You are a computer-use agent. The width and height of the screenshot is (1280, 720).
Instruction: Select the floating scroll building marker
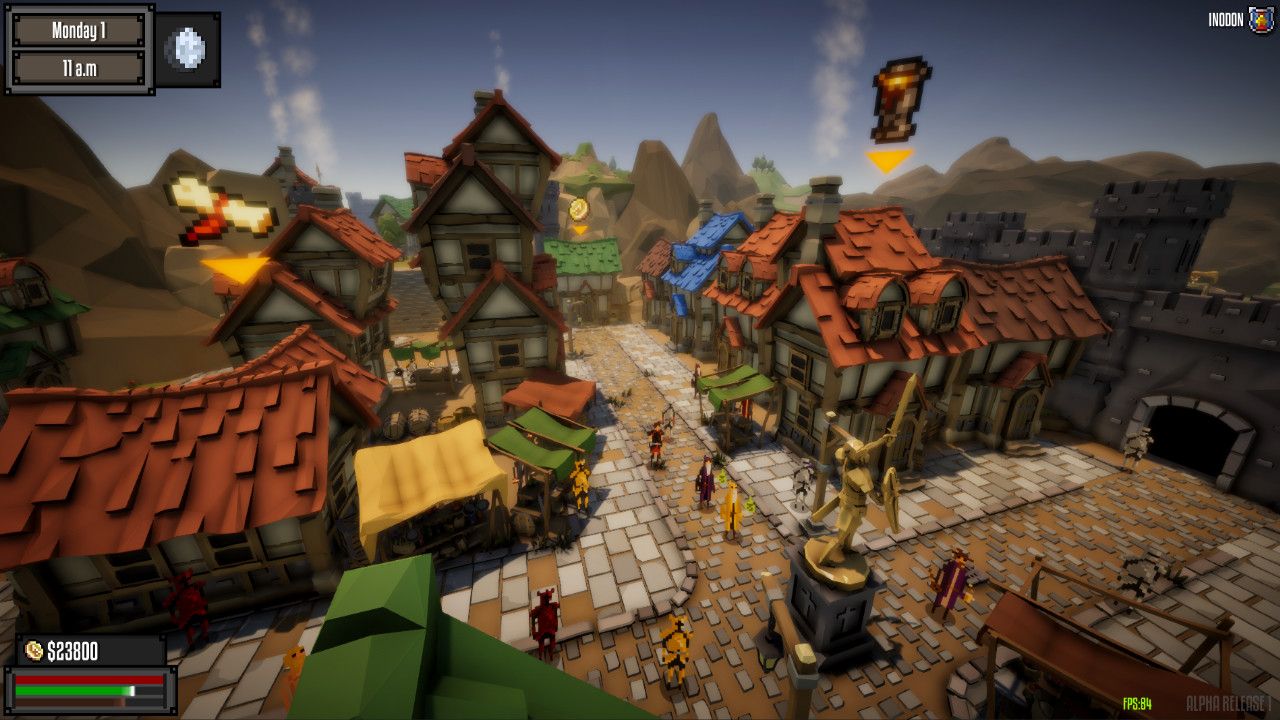pyautogui.click(x=897, y=100)
